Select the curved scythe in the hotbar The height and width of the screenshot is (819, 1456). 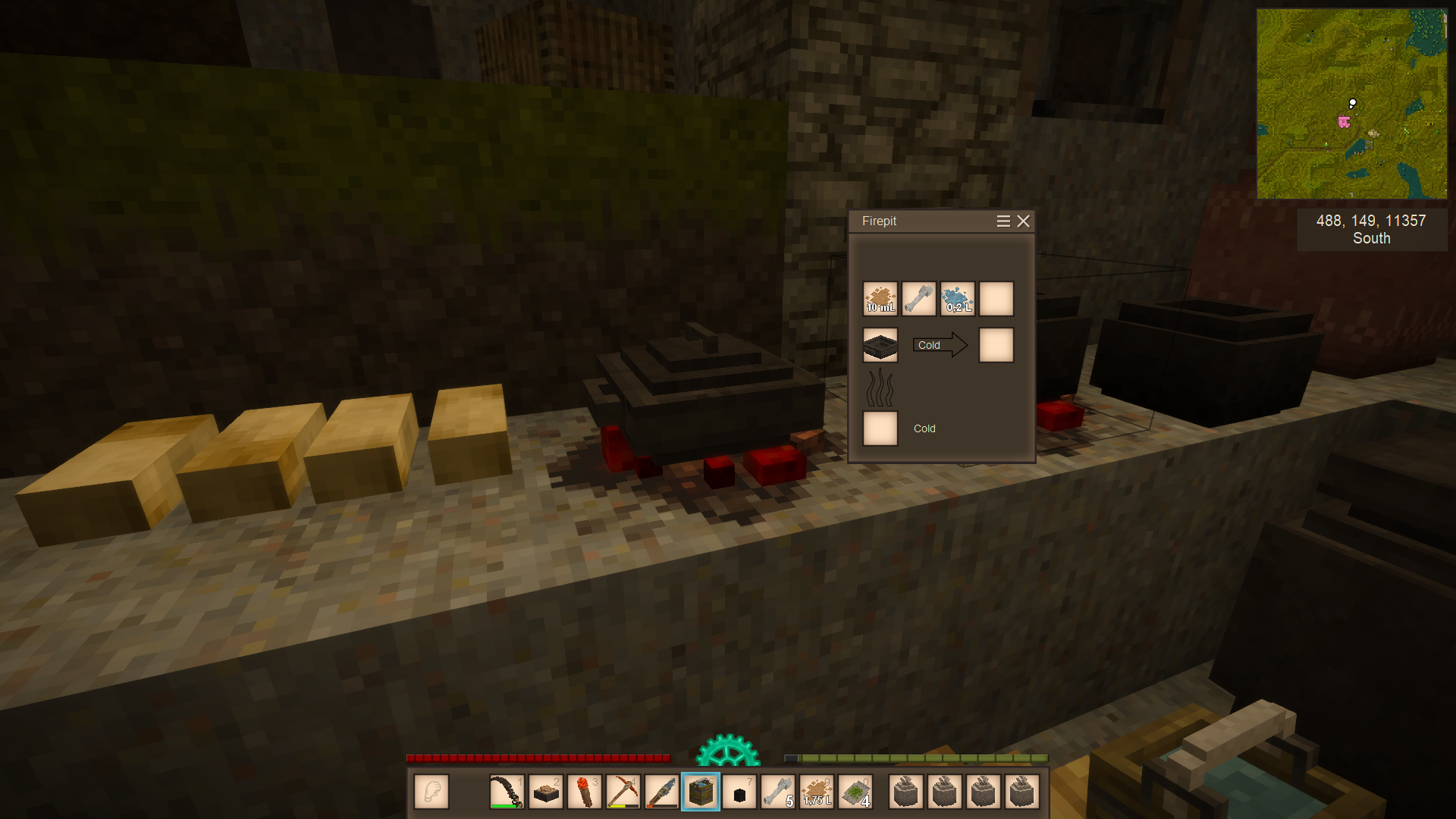507,792
